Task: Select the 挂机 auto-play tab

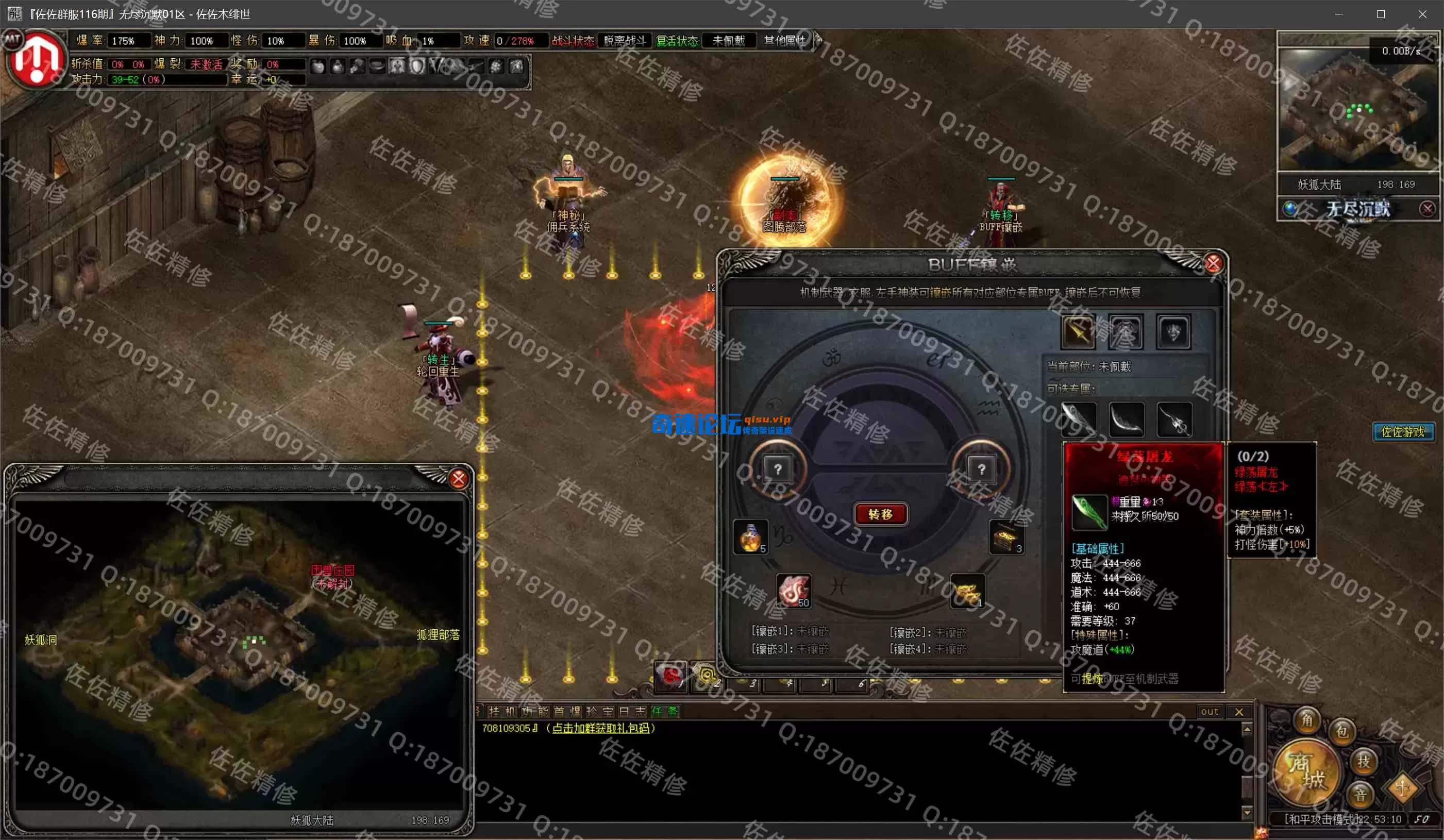Action: point(501,712)
